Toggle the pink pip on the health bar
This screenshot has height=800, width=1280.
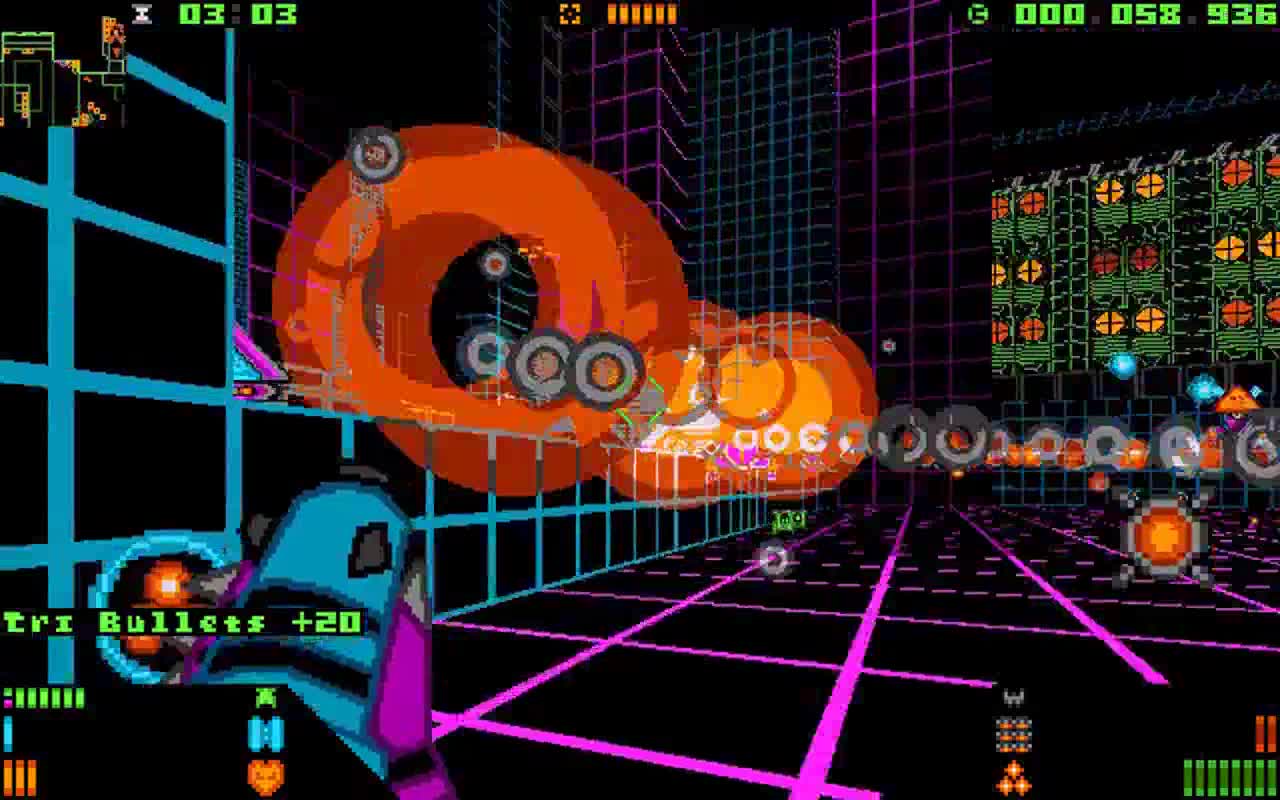[x=6, y=701]
